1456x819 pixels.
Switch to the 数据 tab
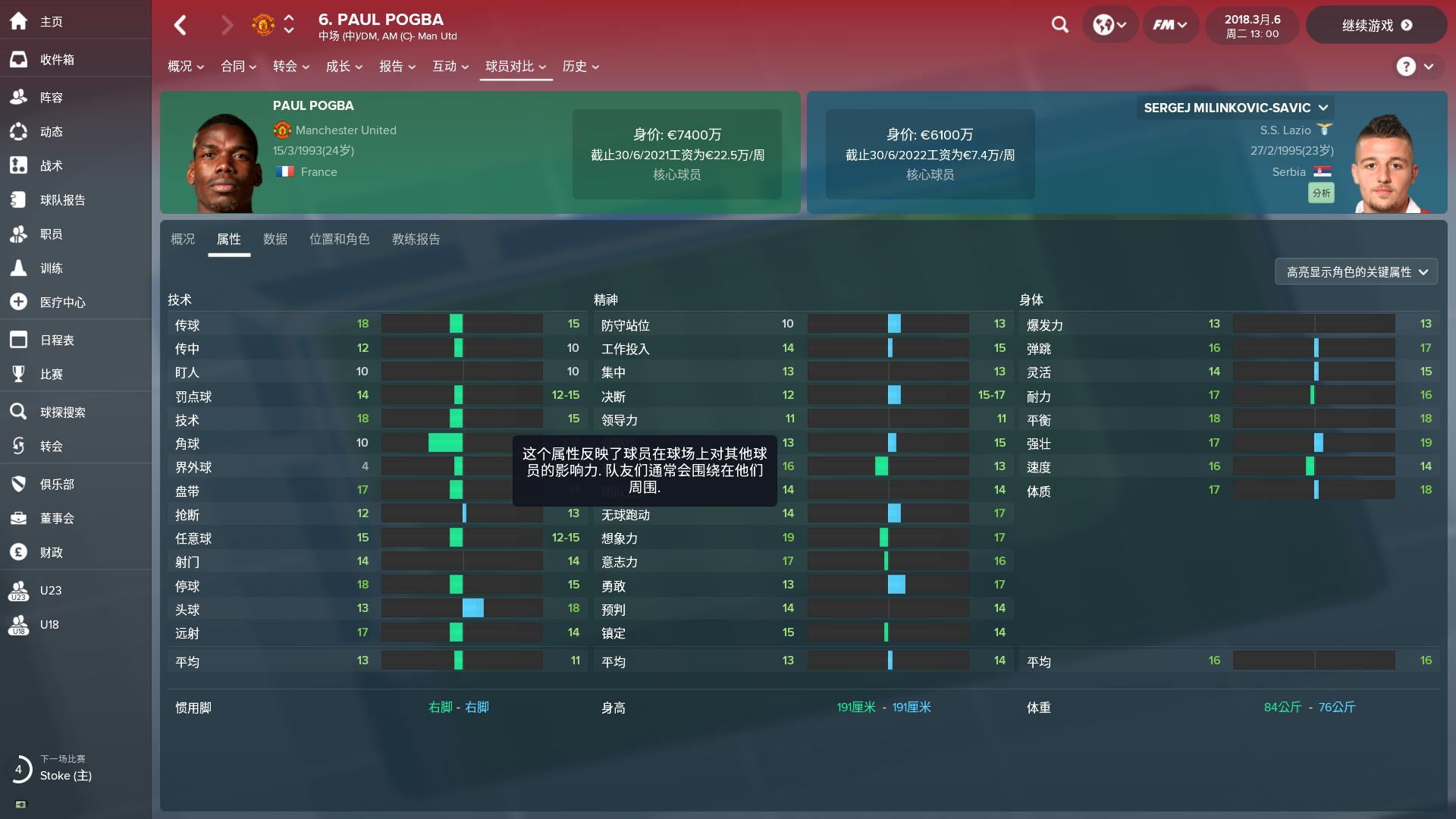(x=275, y=239)
